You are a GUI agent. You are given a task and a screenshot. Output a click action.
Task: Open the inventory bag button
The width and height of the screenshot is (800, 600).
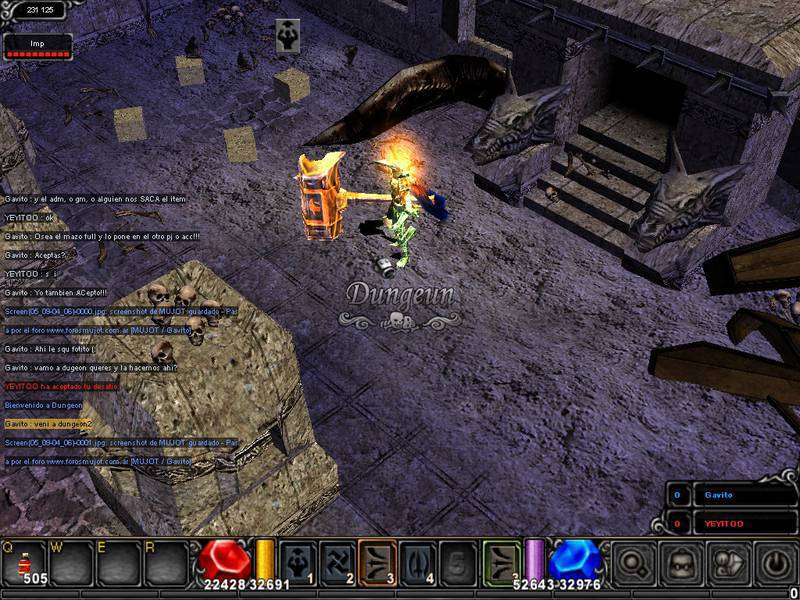pos(681,563)
